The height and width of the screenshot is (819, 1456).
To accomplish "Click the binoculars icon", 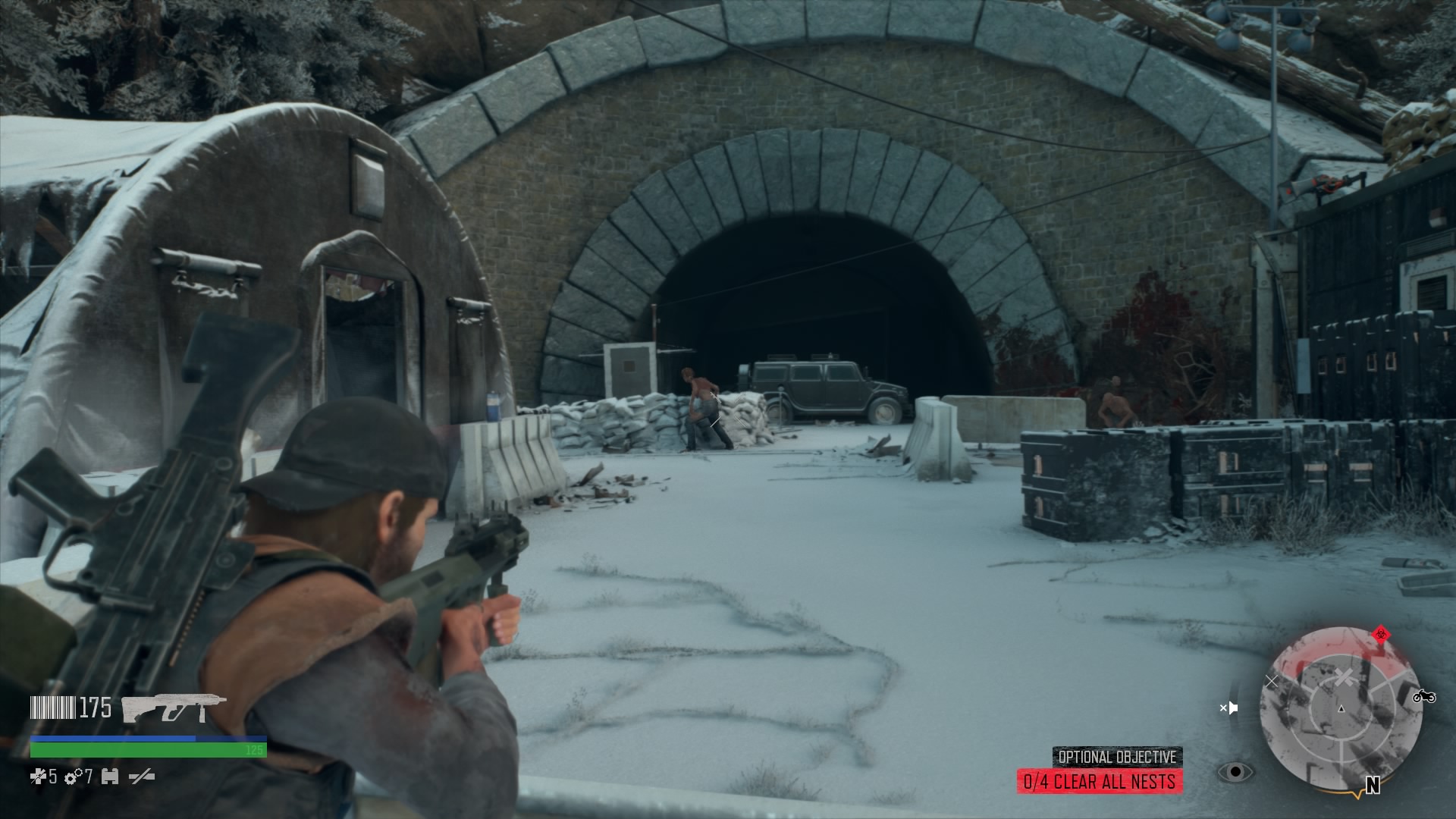I will click(x=110, y=776).
